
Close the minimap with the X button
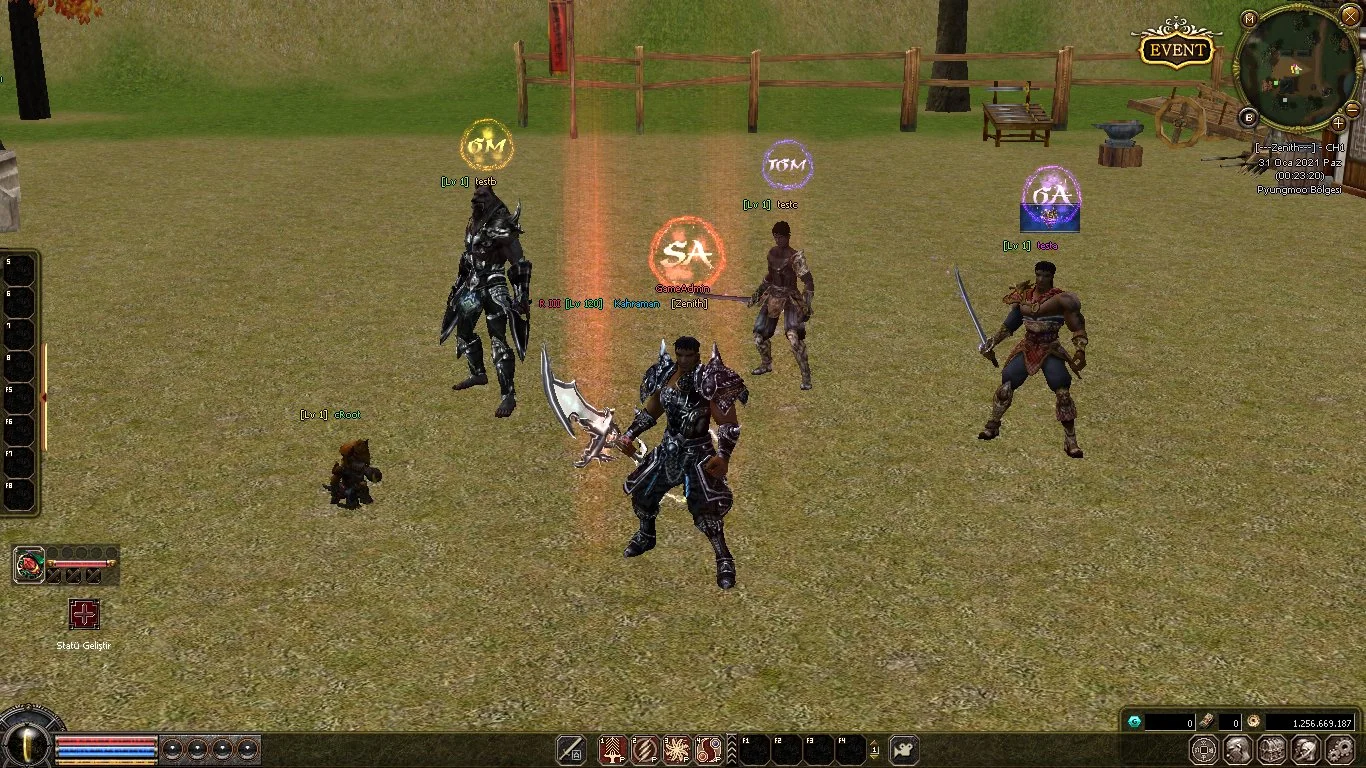pos(1350,17)
